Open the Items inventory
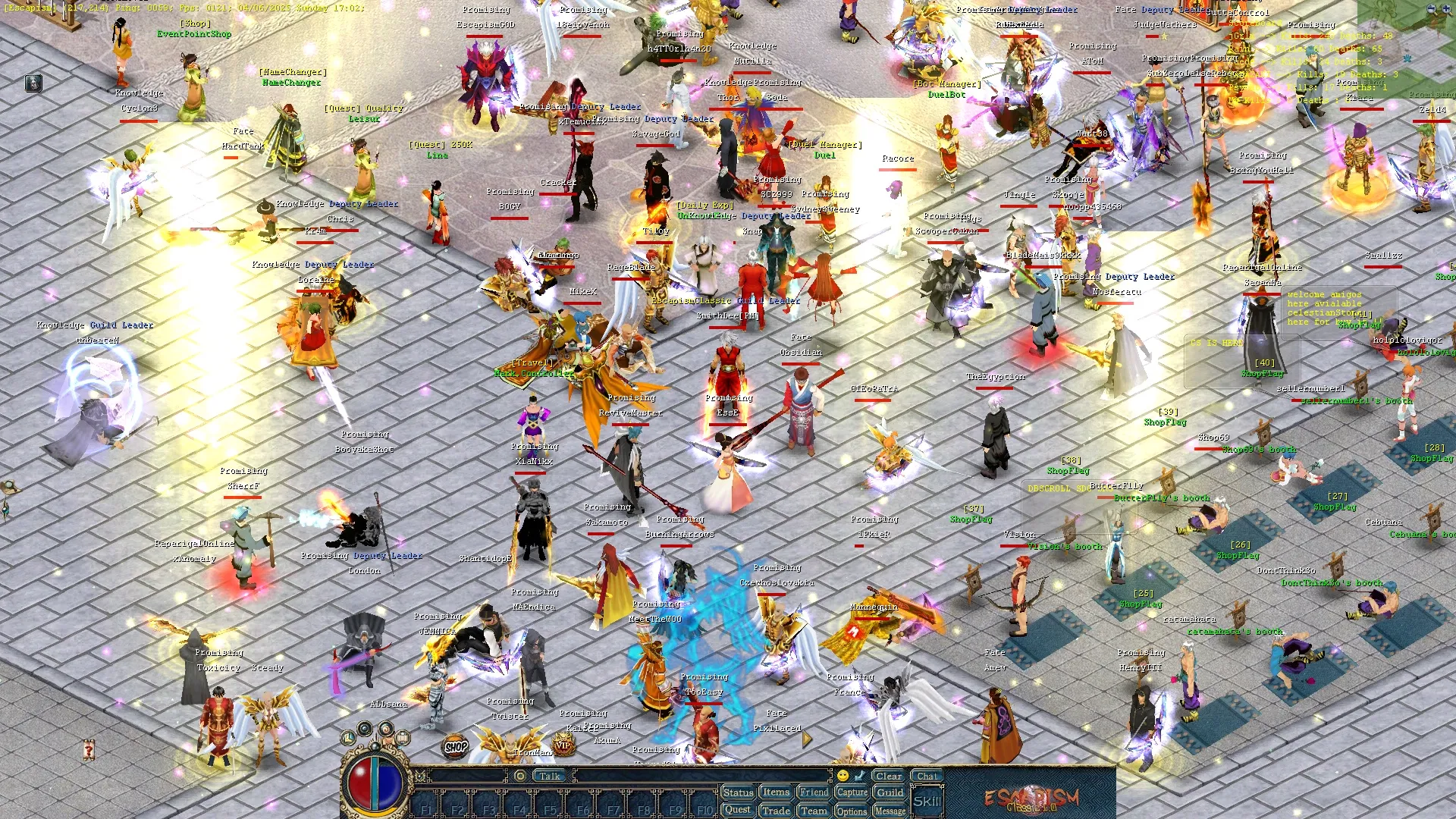Screen dimensions: 1456x819 pyautogui.click(x=776, y=792)
